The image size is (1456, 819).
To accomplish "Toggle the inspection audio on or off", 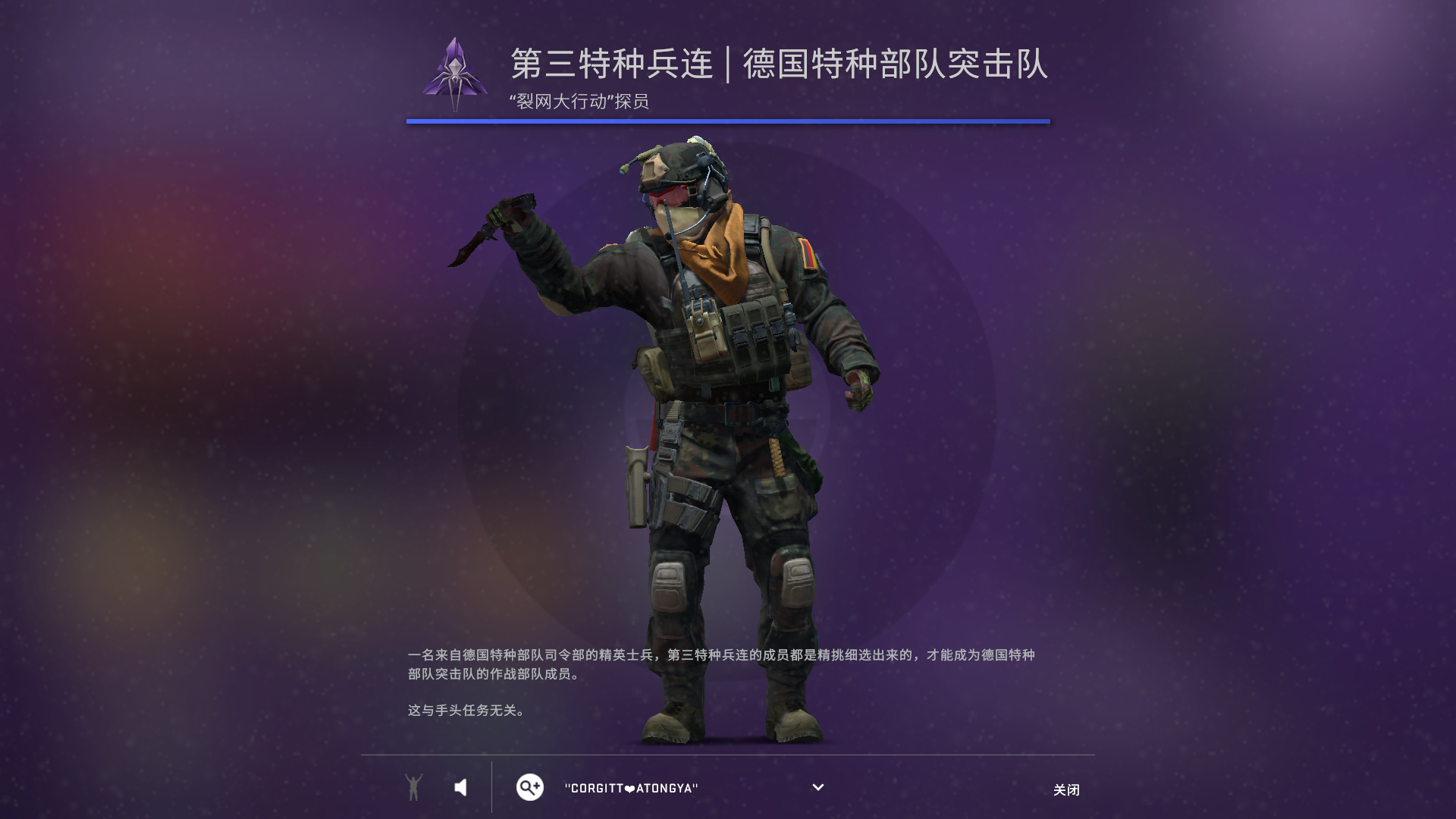I will point(461,788).
